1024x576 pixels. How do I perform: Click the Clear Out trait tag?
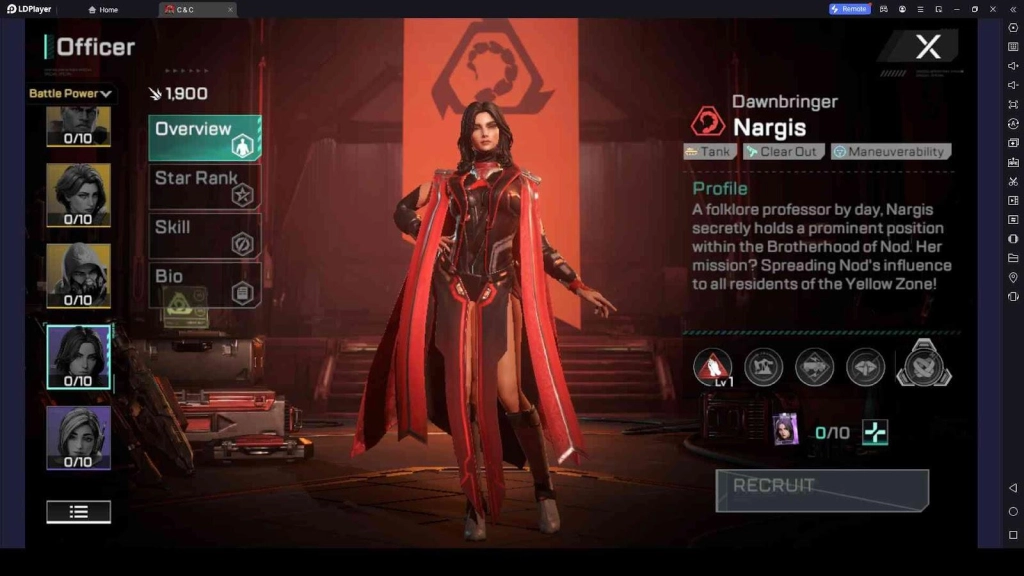tap(783, 152)
